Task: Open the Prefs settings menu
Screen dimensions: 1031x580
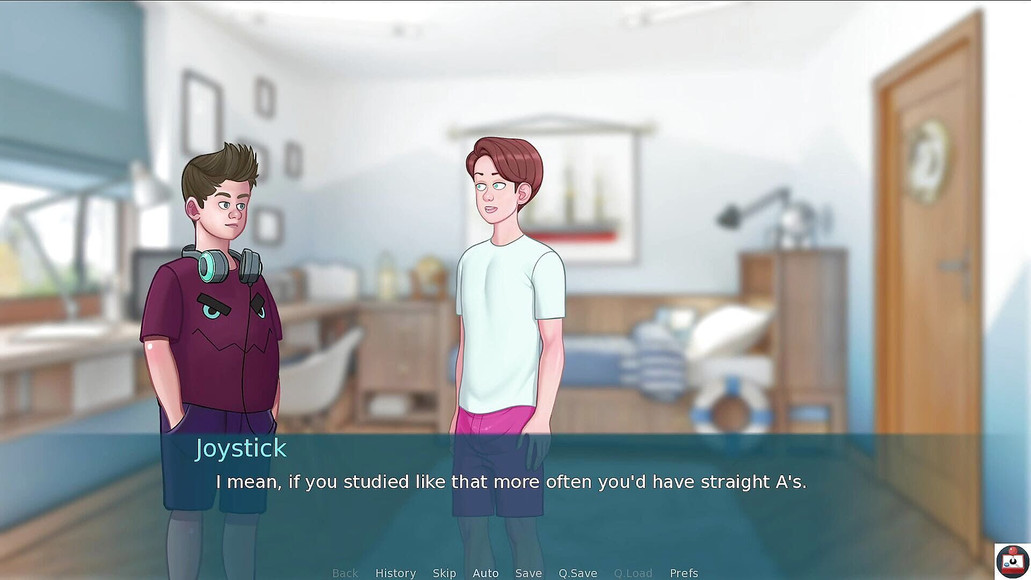Action: [684, 573]
